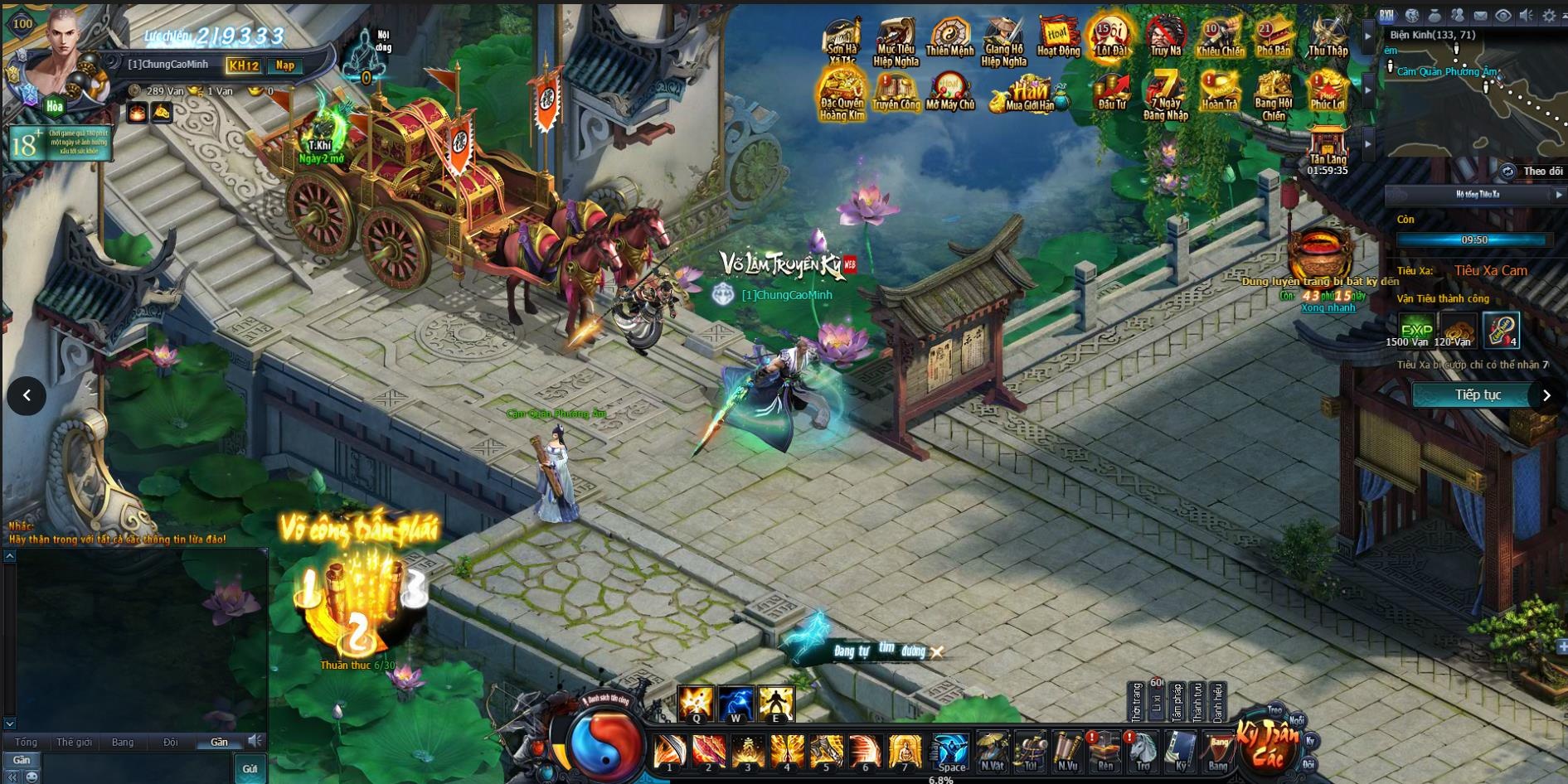Click the Gửi chat send button
The image size is (1568, 784).
[250, 768]
